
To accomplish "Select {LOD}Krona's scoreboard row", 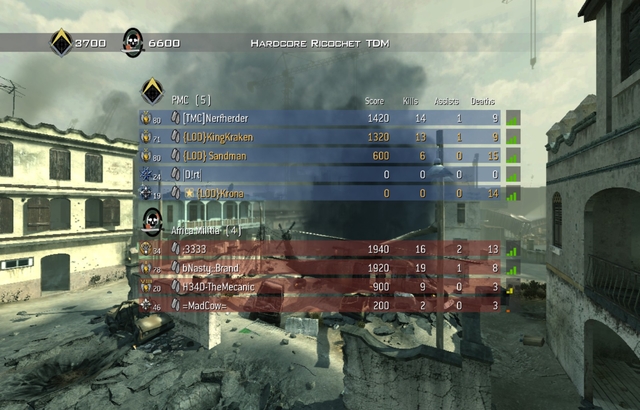I will click(320, 193).
